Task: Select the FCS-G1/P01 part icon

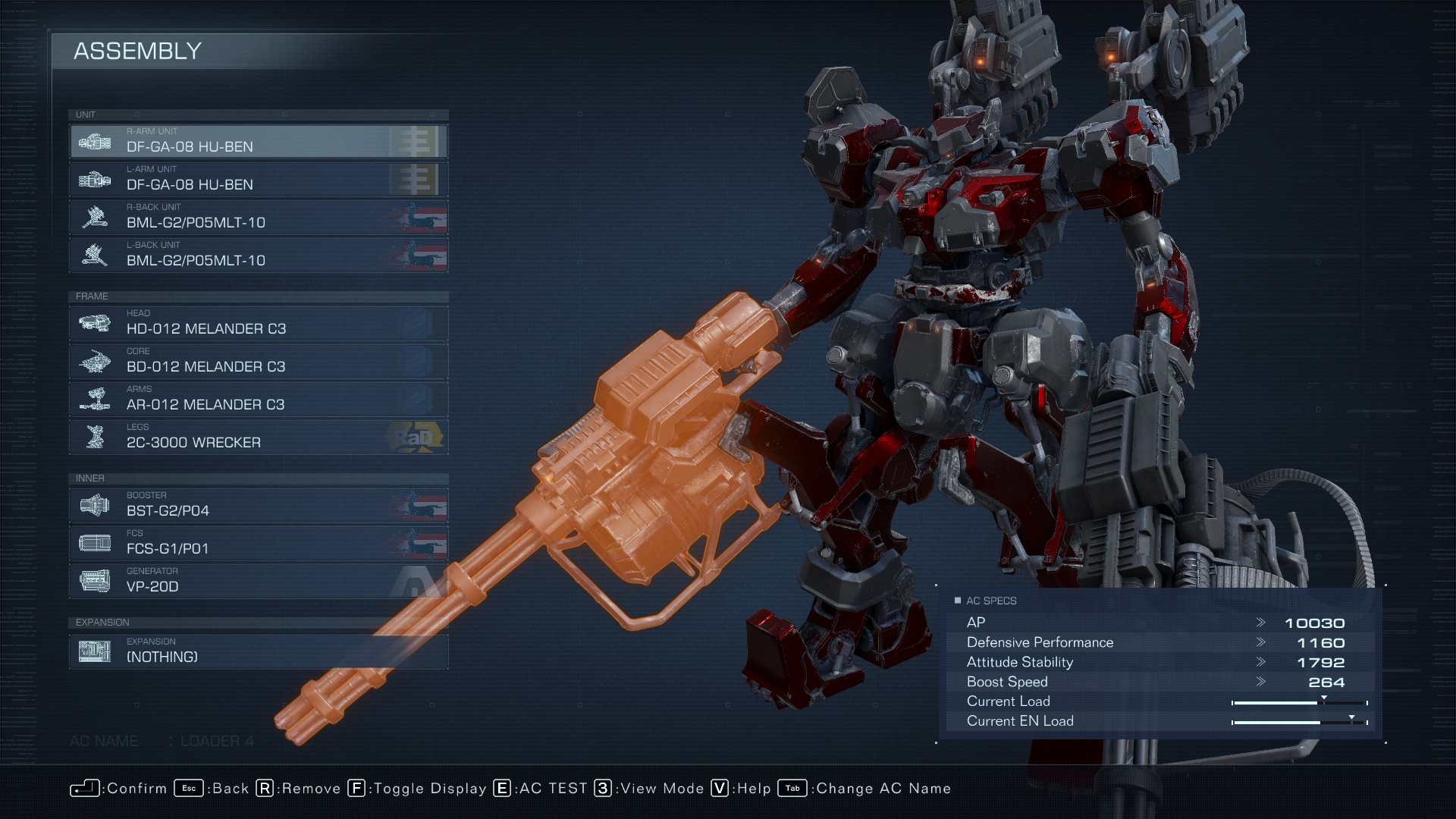Action: point(95,543)
